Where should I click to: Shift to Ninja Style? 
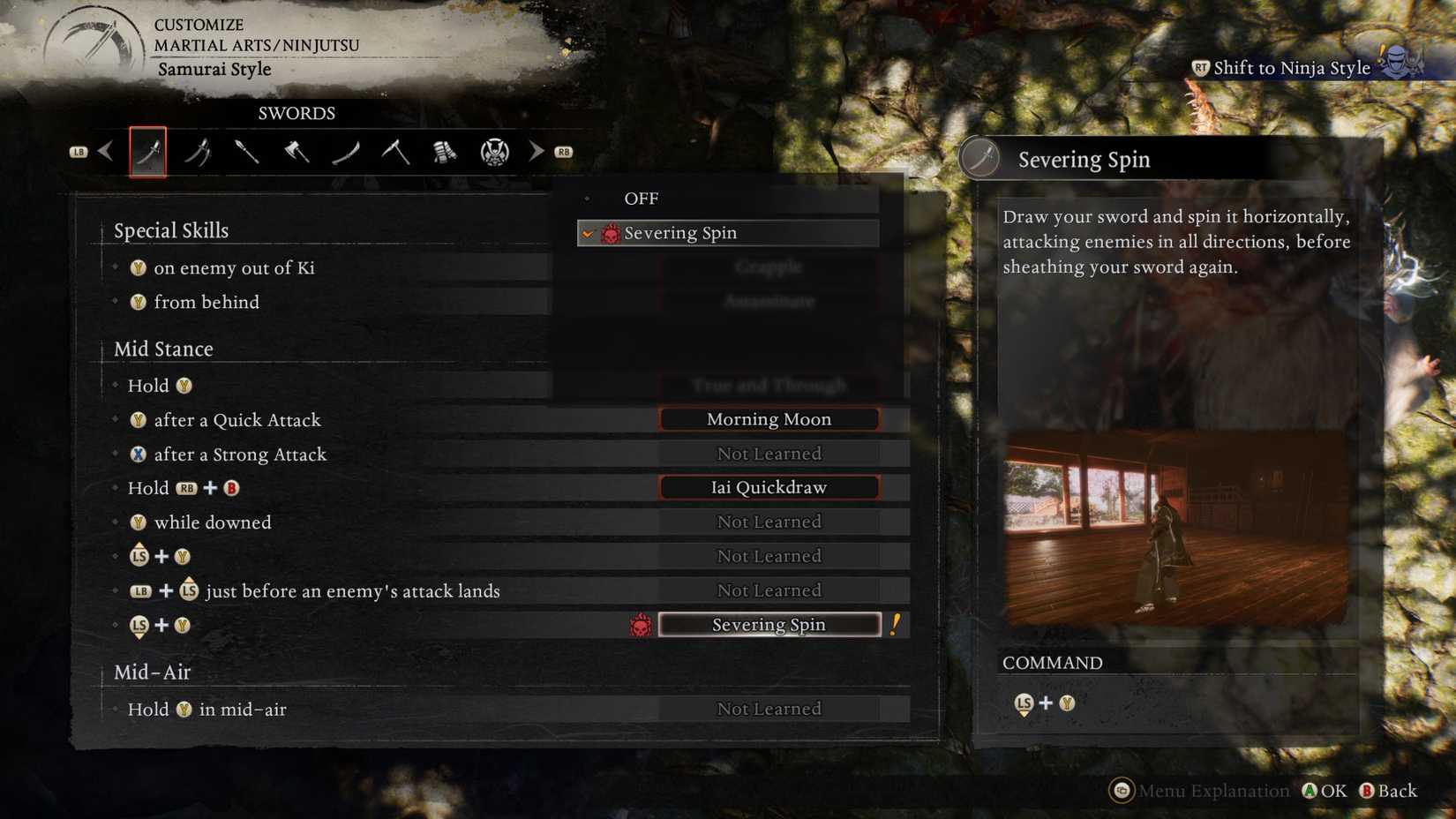click(1290, 67)
